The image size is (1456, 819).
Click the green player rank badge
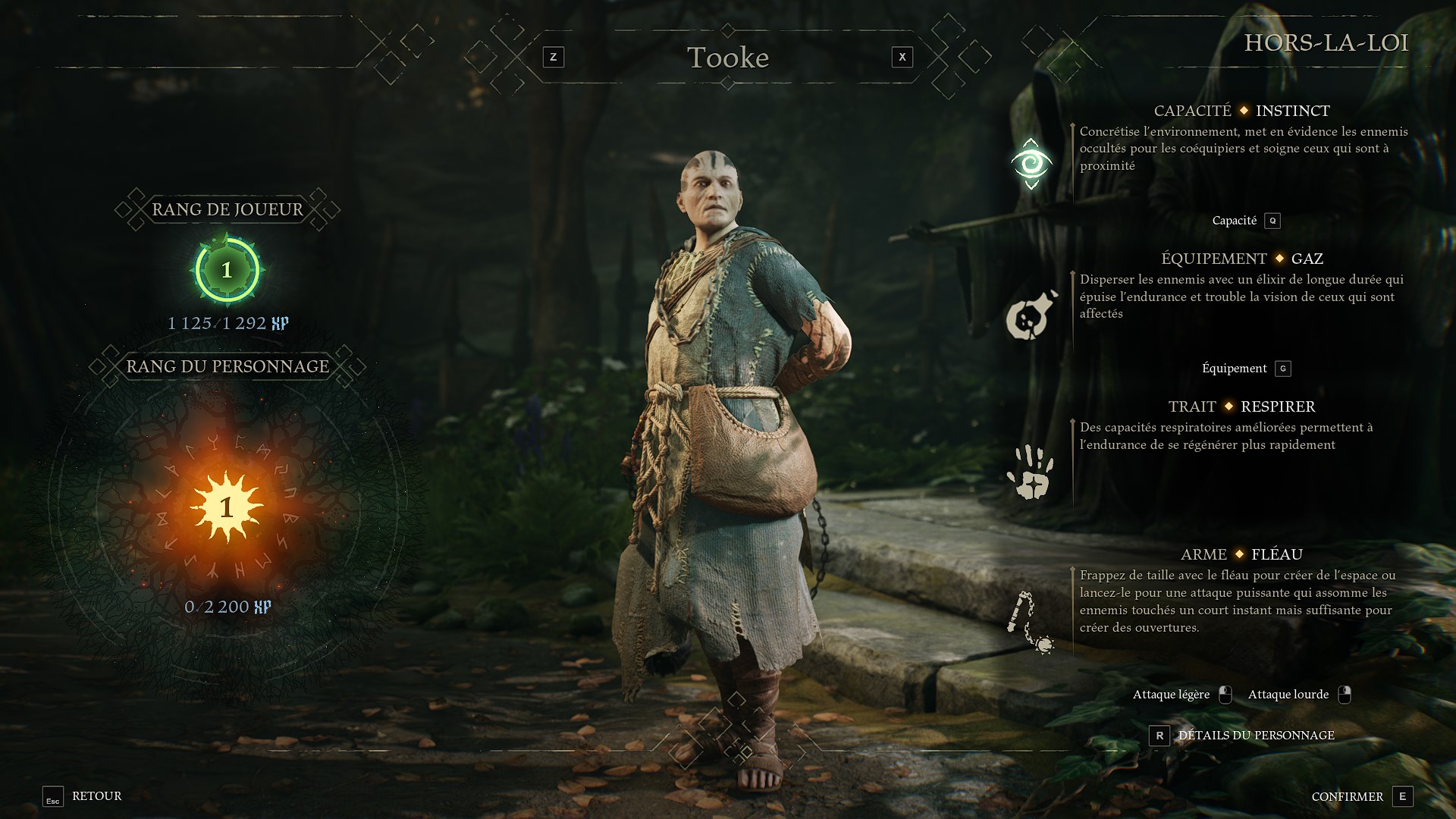coord(227,270)
